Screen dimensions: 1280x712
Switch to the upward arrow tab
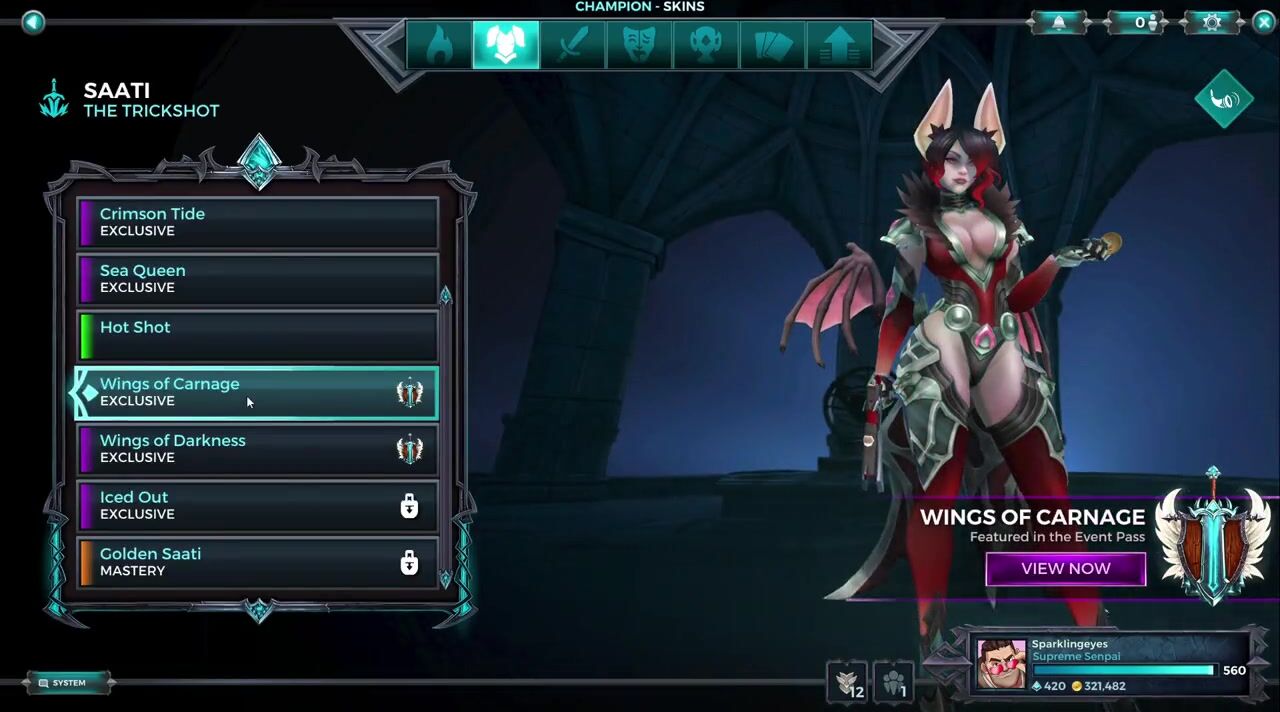[838, 45]
